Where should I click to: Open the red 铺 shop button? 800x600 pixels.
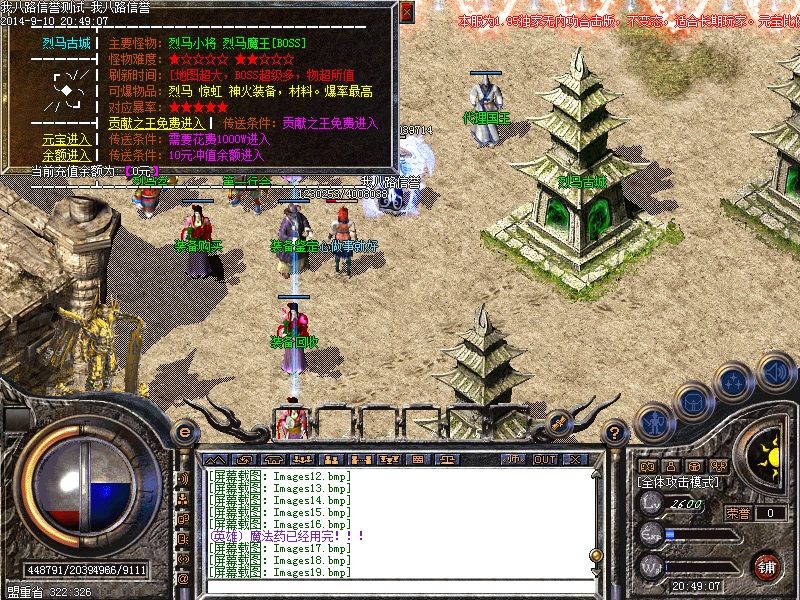point(767,566)
